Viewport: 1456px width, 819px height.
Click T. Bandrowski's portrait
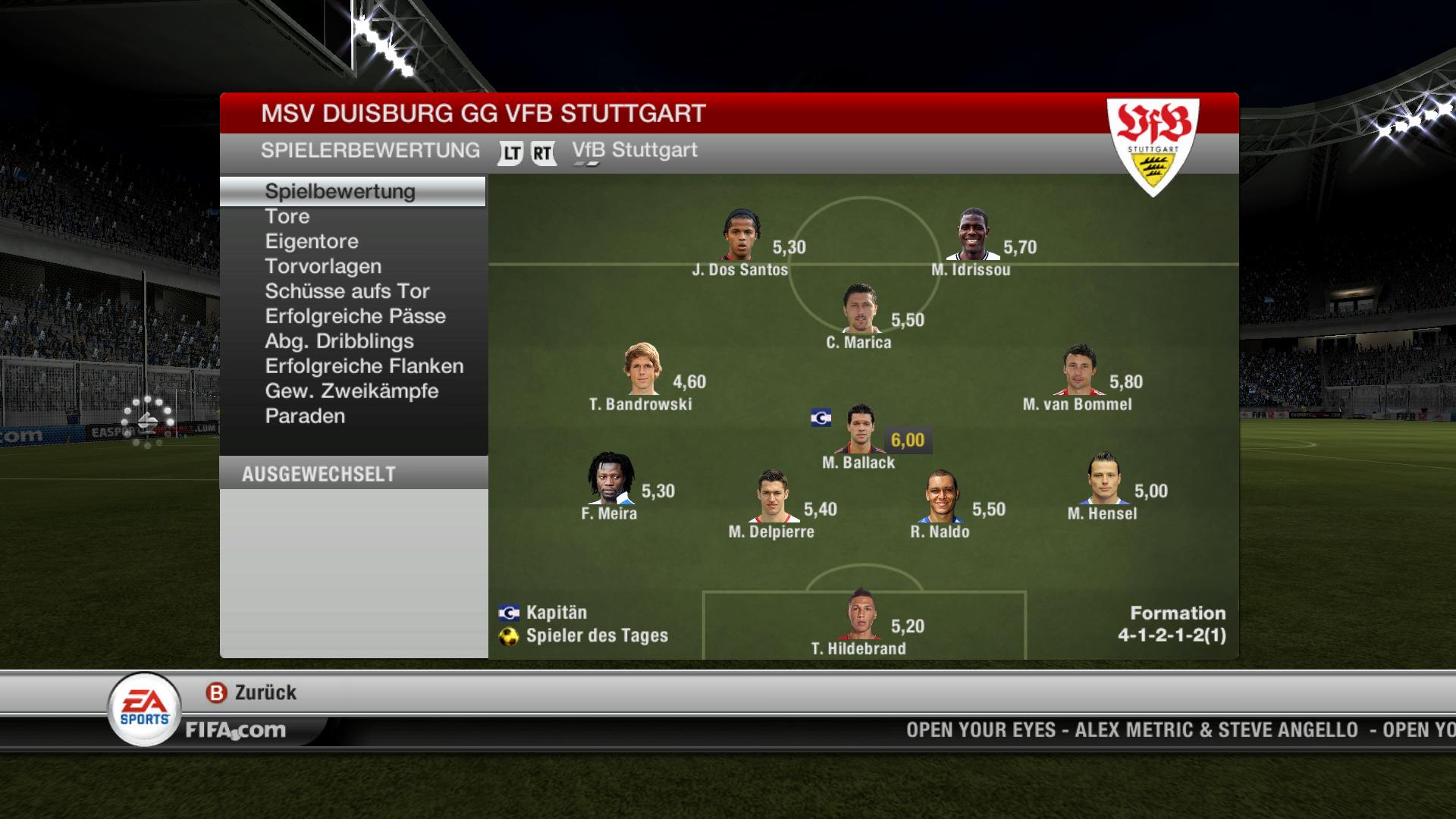(x=642, y=370)
